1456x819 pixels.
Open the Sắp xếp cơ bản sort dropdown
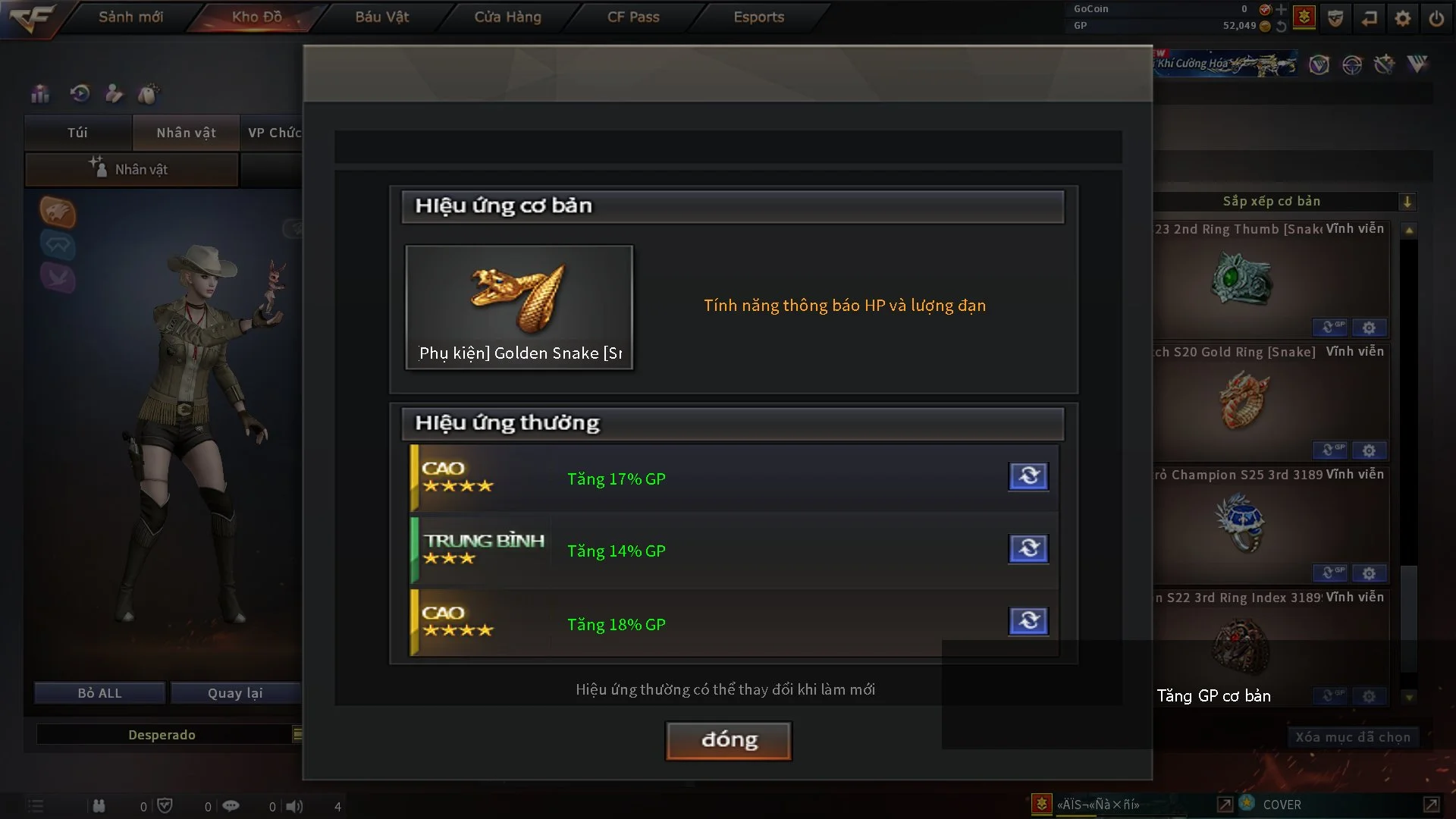1407,202
